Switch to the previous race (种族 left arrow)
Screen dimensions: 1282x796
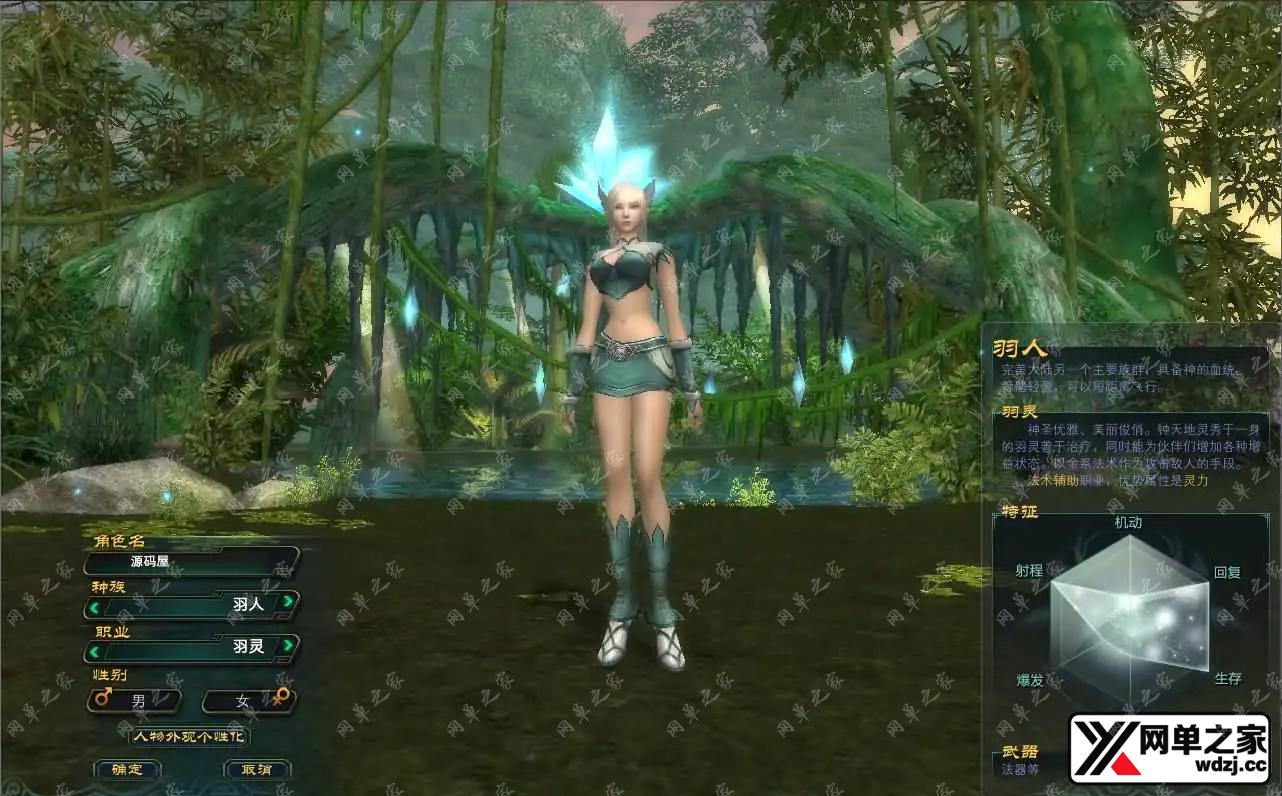pyautogui.click(x=94, y=605)
